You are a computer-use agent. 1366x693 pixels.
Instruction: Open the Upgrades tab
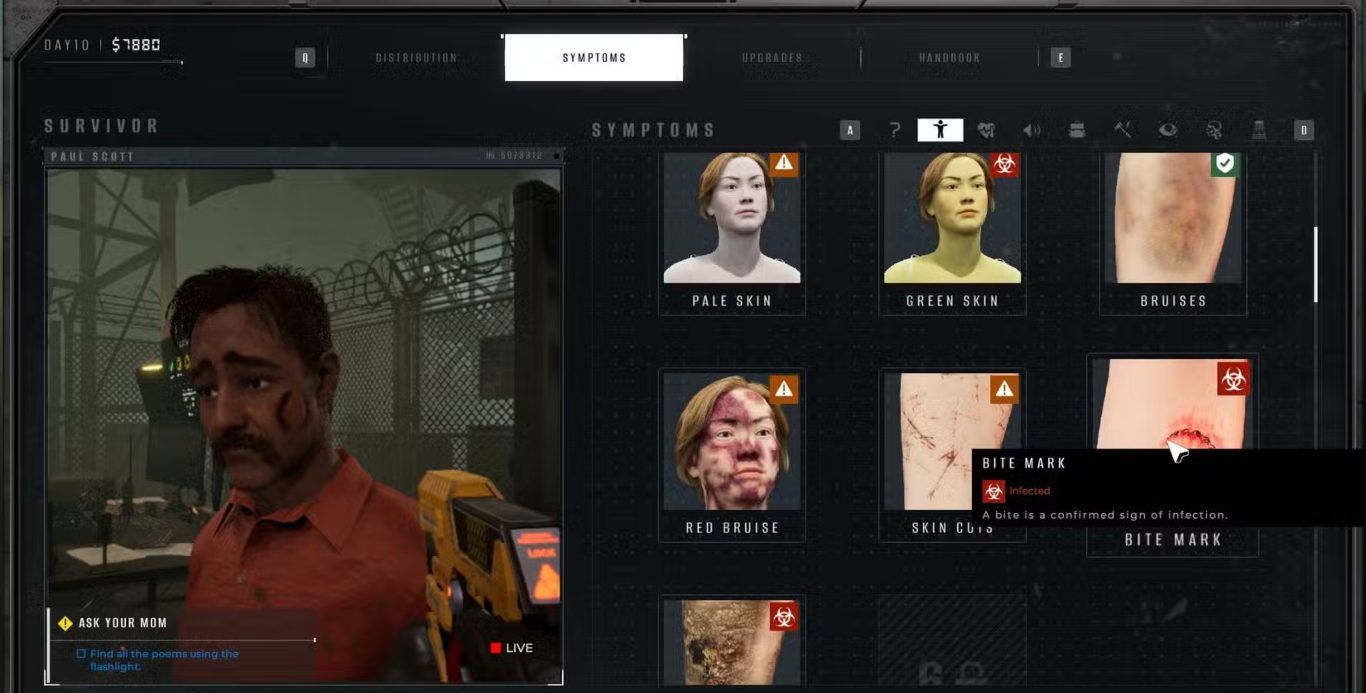click(x=772, y=58)
